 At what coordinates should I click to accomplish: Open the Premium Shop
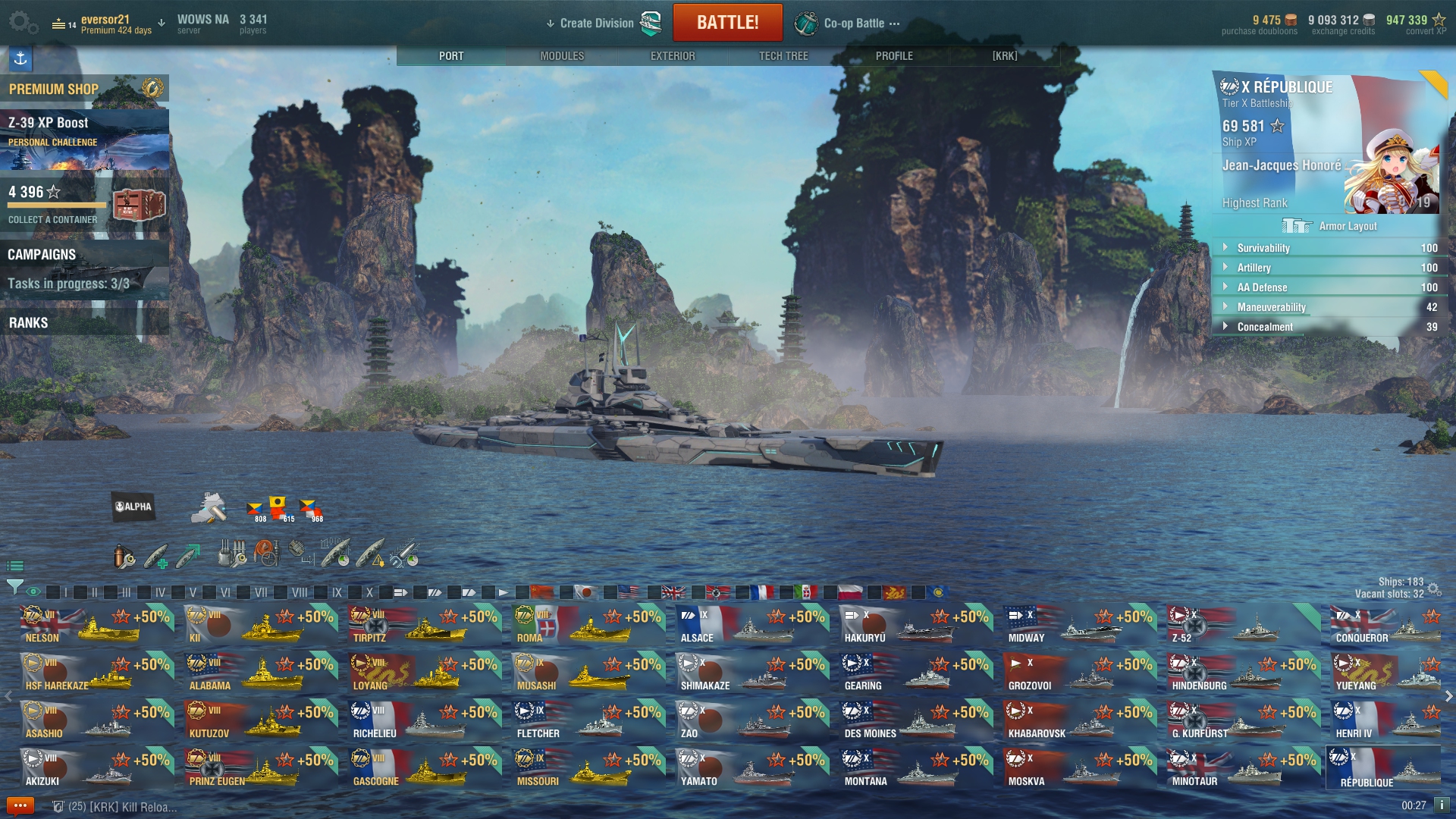pos(83,89)
